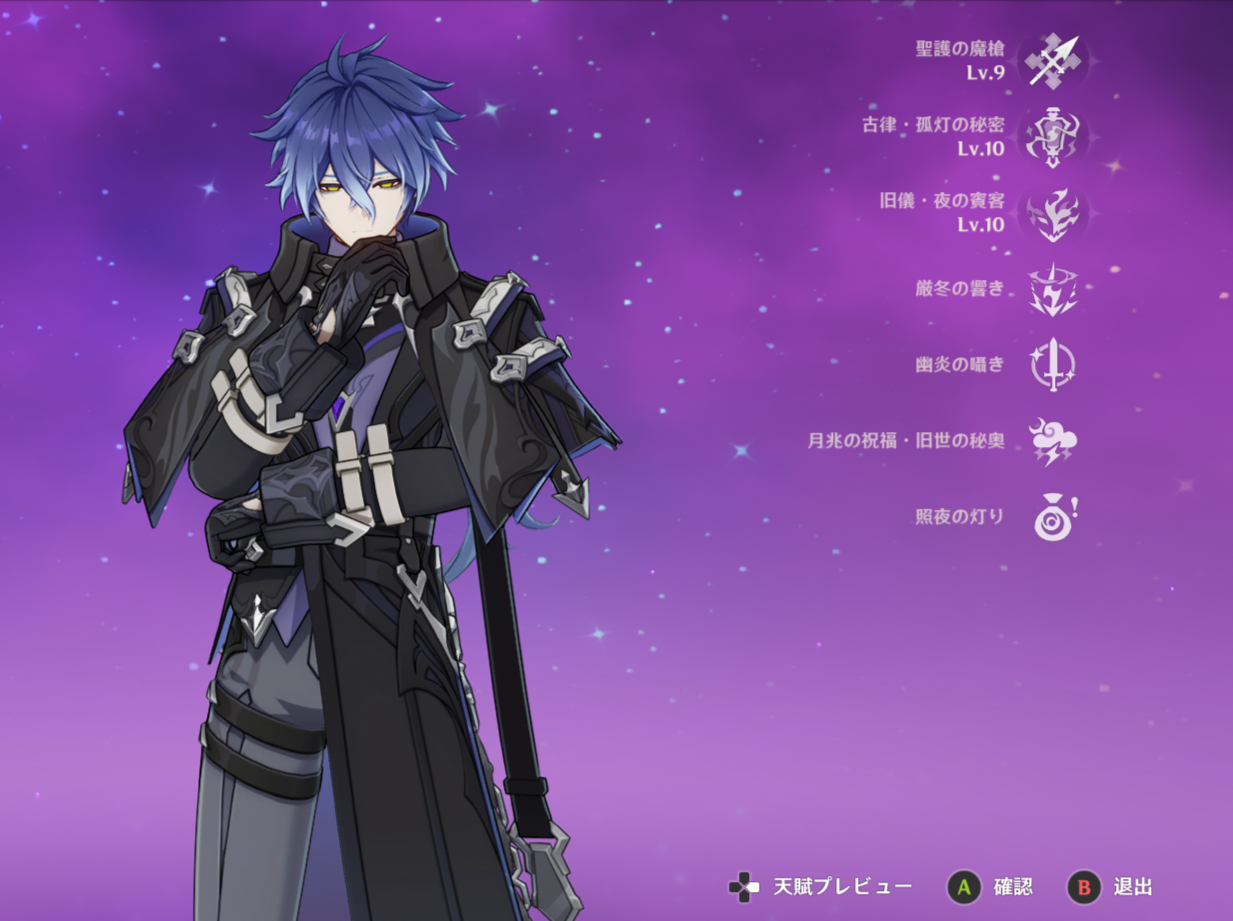Open the 月兆の祝福・旧世の秘奥 talent
The width and height of the screenshot is (1233, 921).
pyautogui.click(x=1052, y=441)
